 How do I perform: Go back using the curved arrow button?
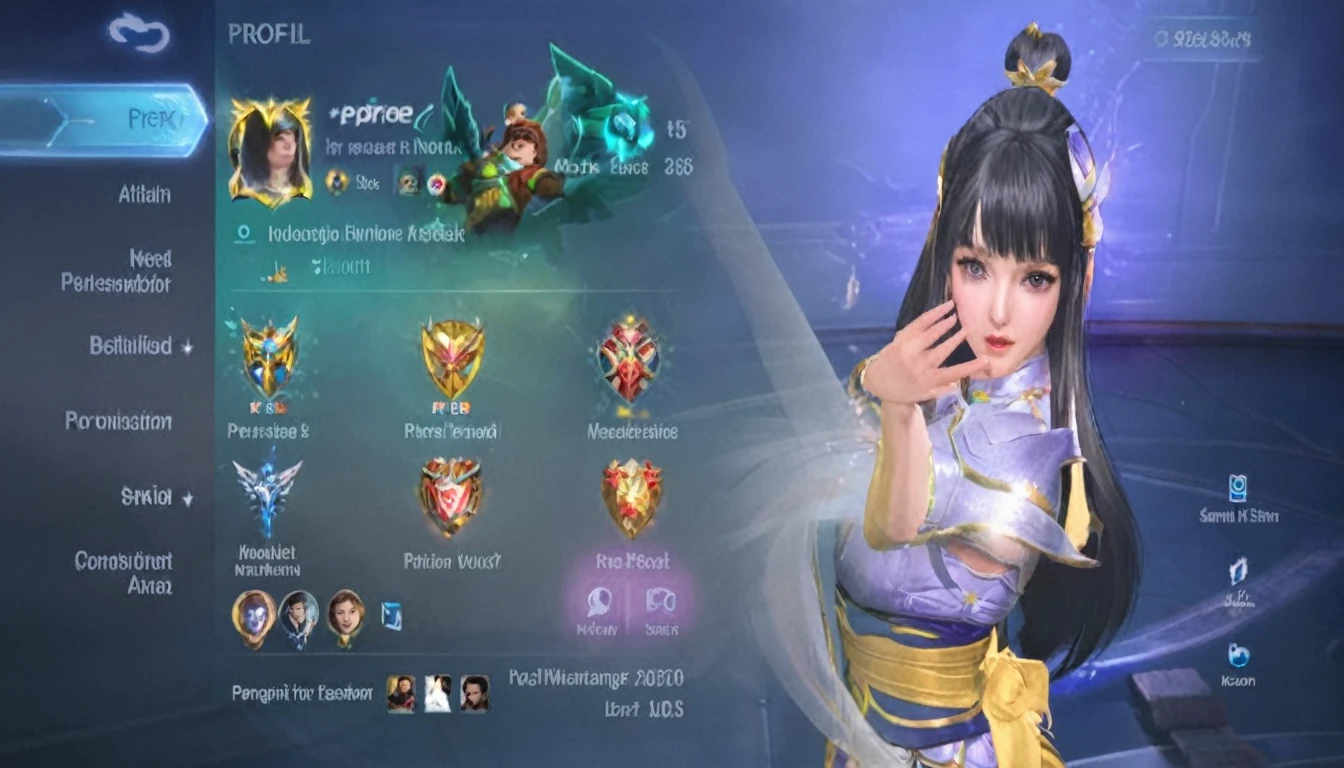pyautogui.click(x=140, y=33)
